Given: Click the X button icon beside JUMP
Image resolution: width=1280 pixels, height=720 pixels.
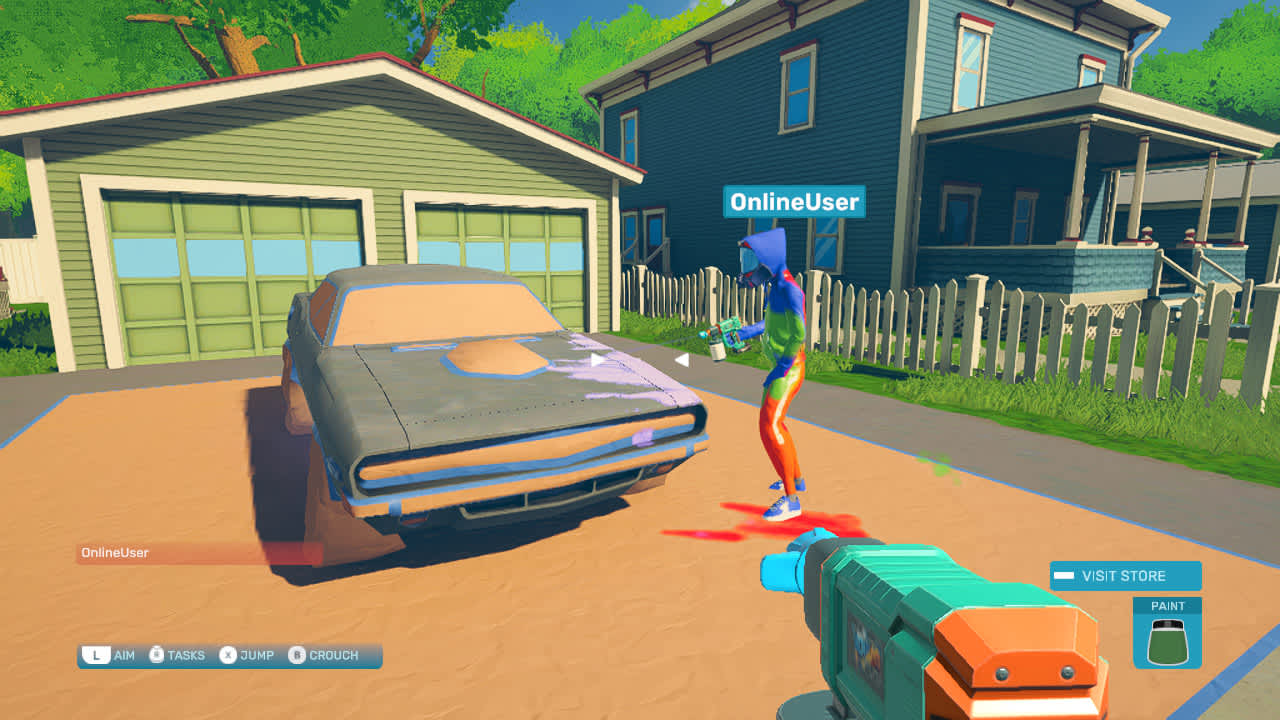Looking at the screenshot, I should pos(227,656).
